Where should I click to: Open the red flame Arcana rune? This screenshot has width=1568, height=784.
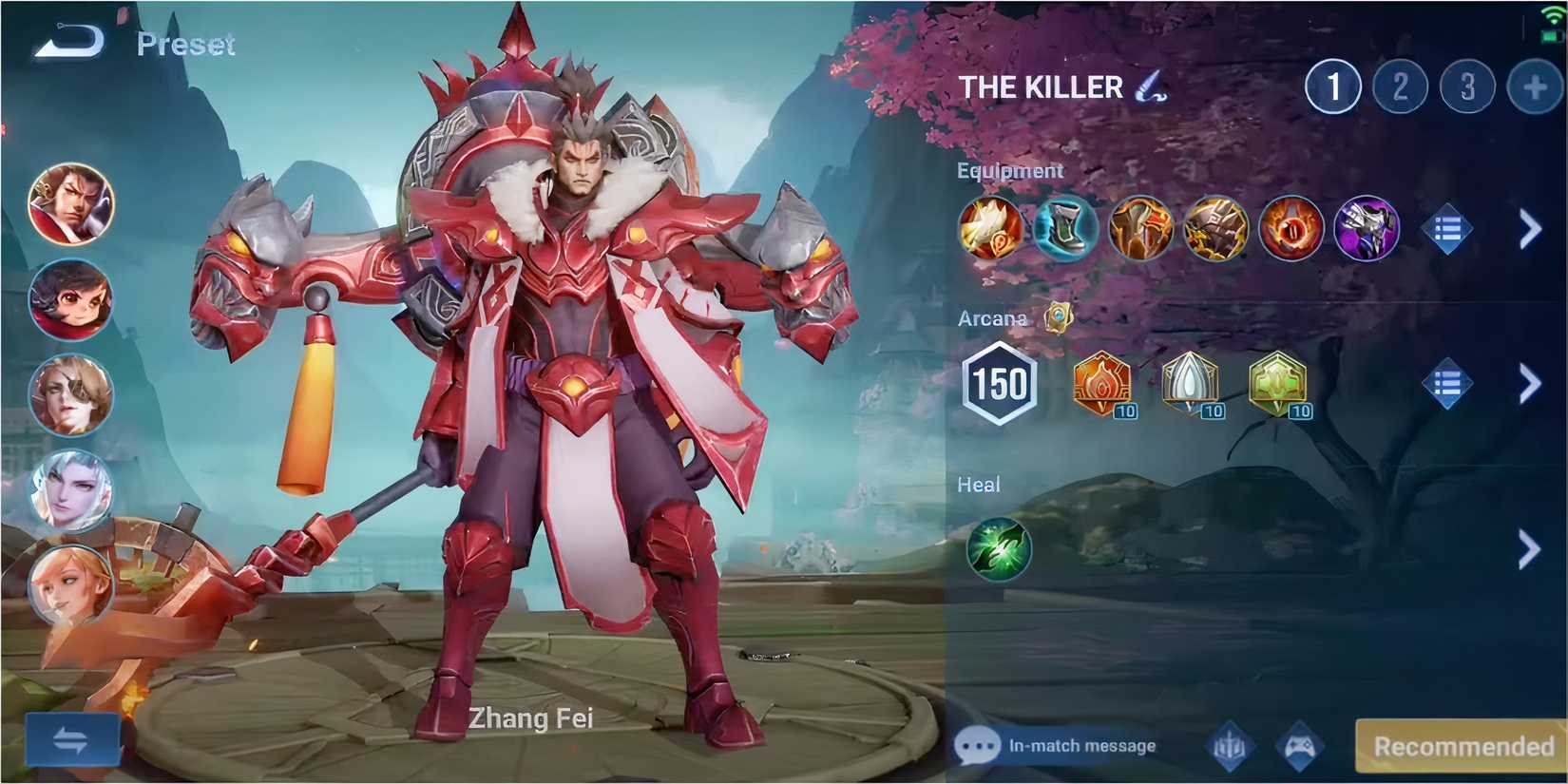[x=1100, y=383]
